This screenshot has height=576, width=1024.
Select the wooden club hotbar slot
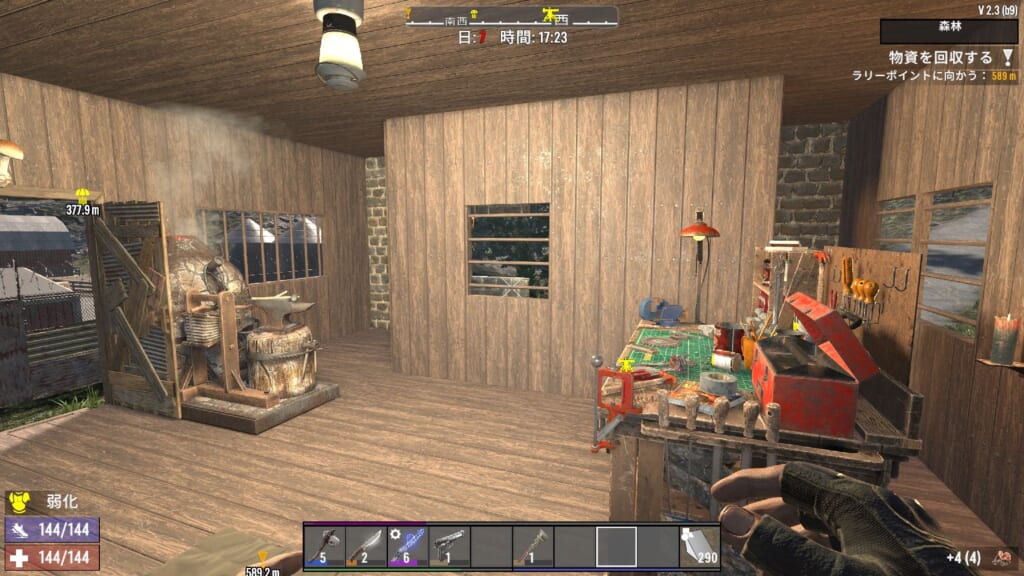[x=532, y=546]
